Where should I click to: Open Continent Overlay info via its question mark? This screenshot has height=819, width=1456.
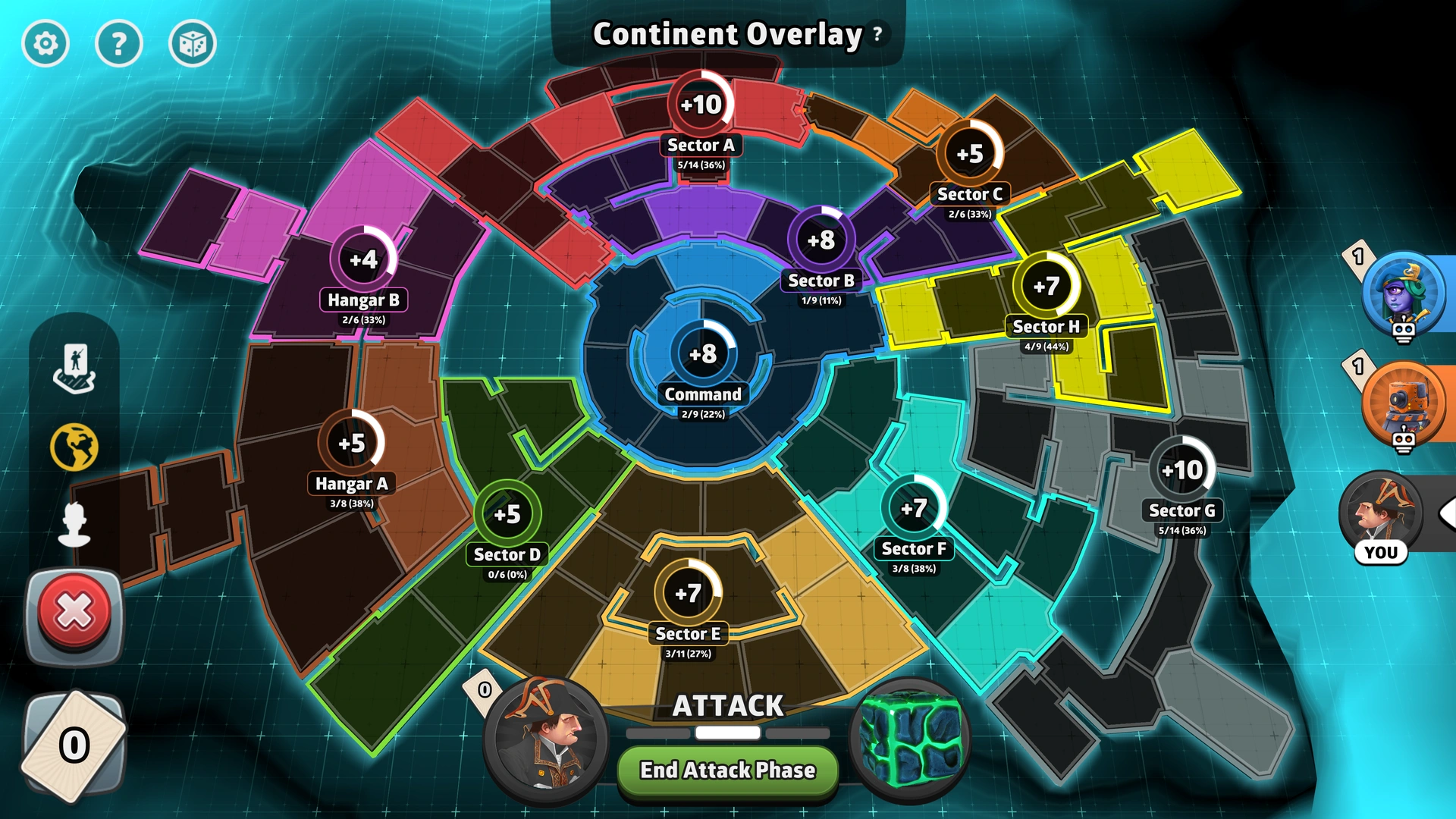point(877,34)
